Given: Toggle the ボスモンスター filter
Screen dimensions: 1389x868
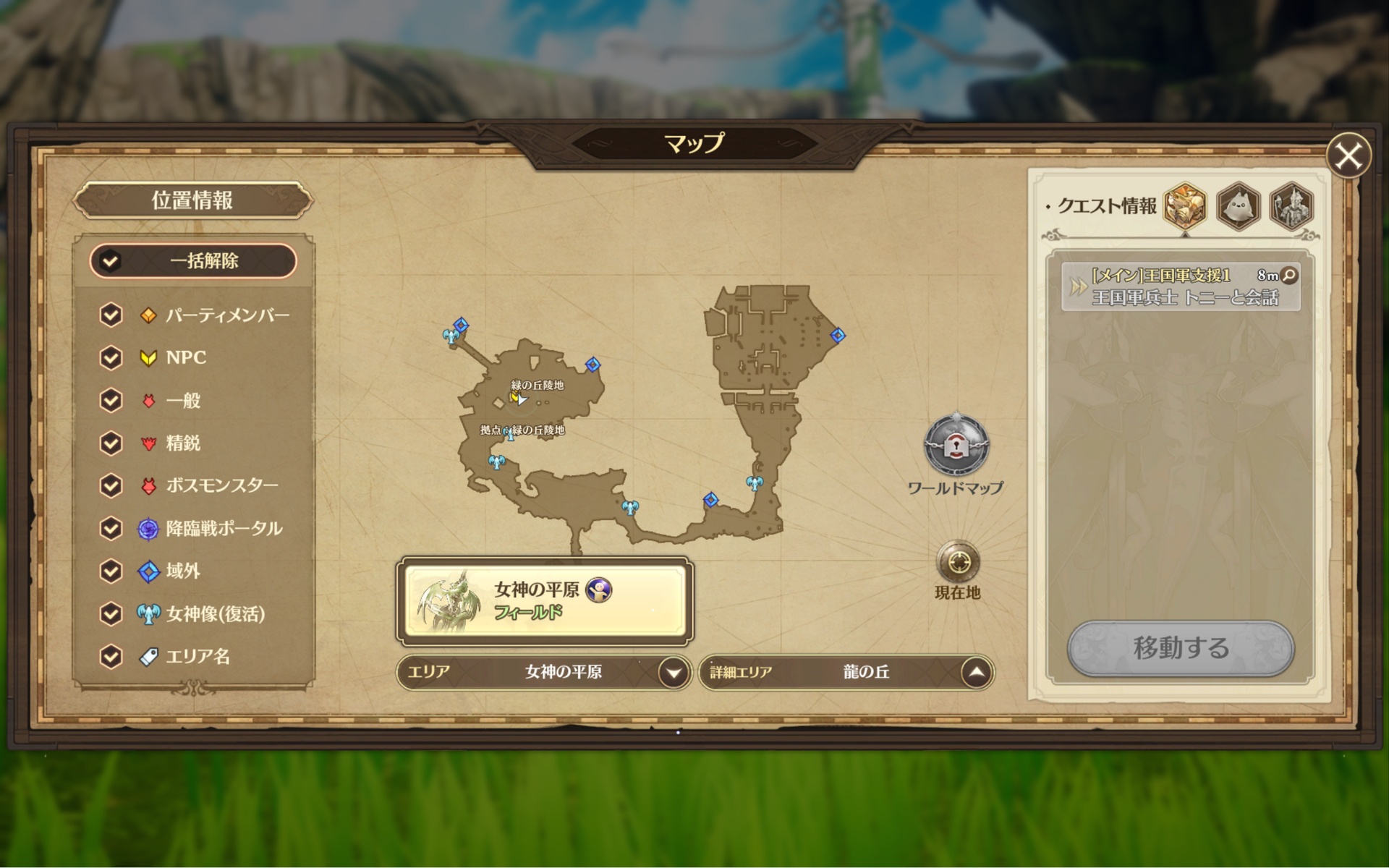Looking at the screenshot, I should pos(111,485).
